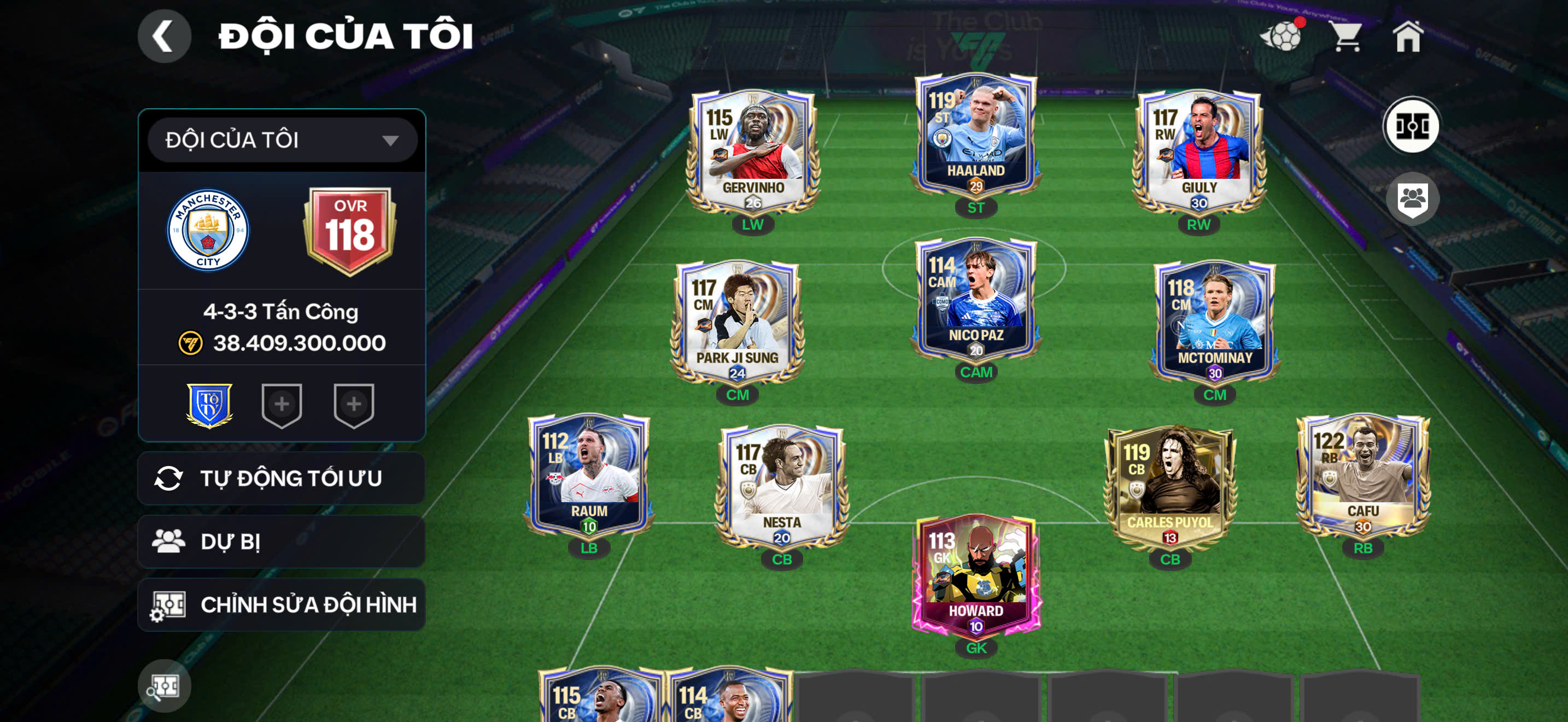The image size is (1568, 722).
Task: Open the magnifier formation search icon
Action: click(163, 686)
